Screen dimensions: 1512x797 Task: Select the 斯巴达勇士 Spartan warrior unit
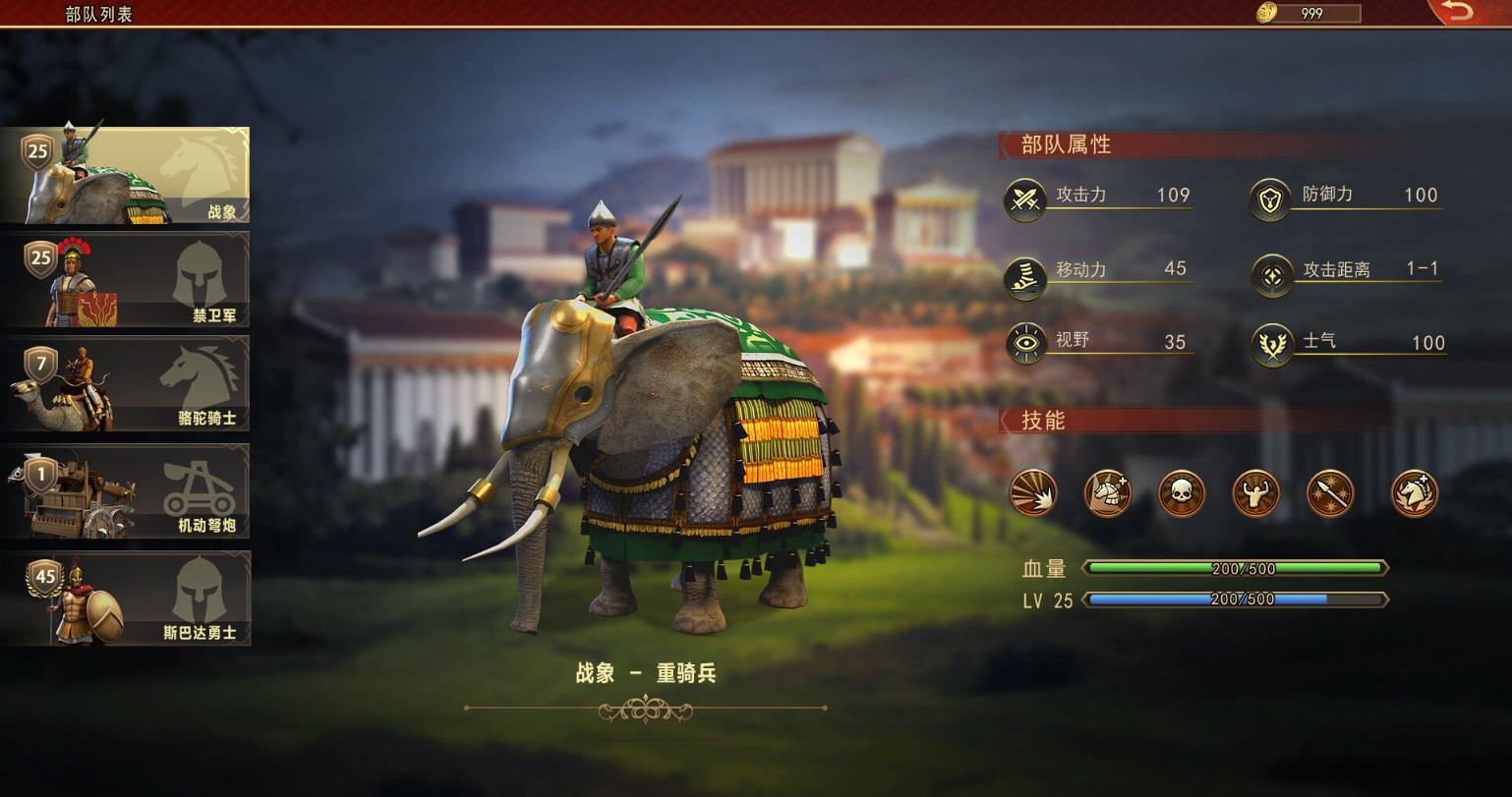click(x=126, y=598)
